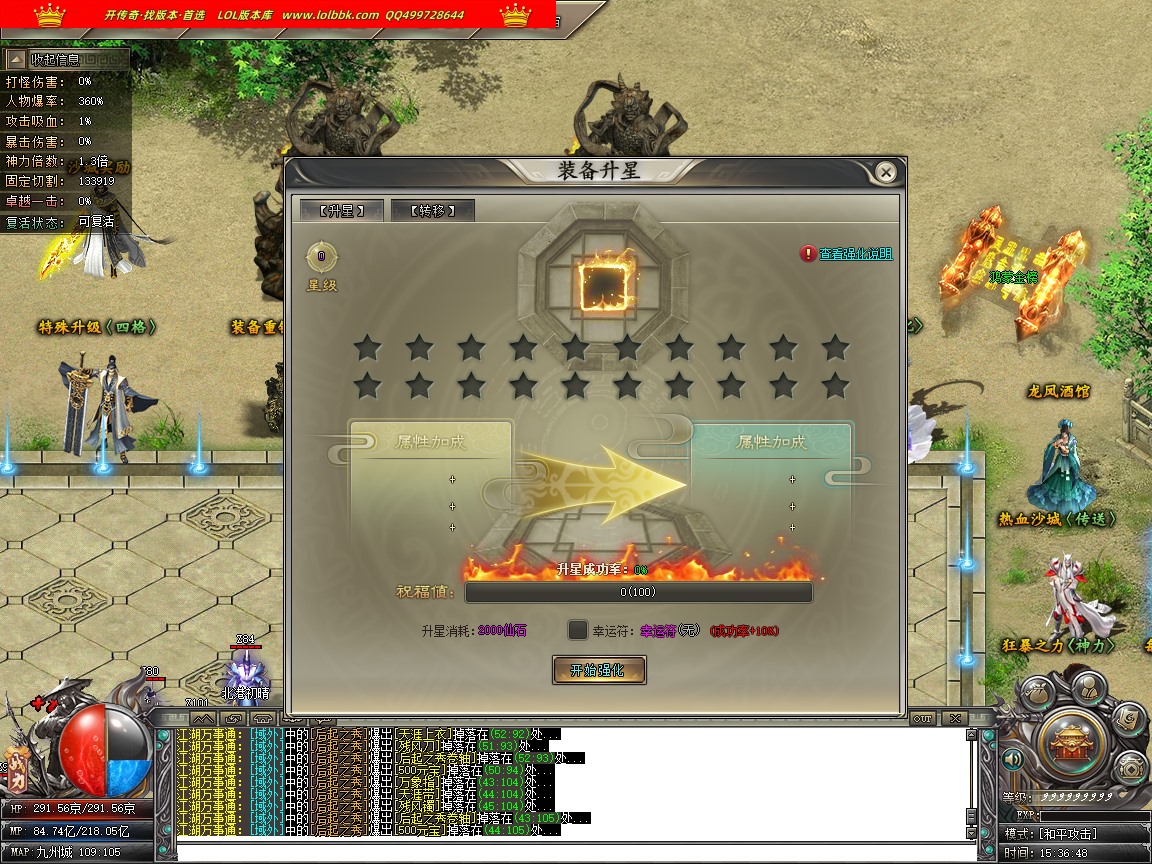Open the bag icon in the orb cluster
Screen dimensions: 1152x864
pos(1037,692)
